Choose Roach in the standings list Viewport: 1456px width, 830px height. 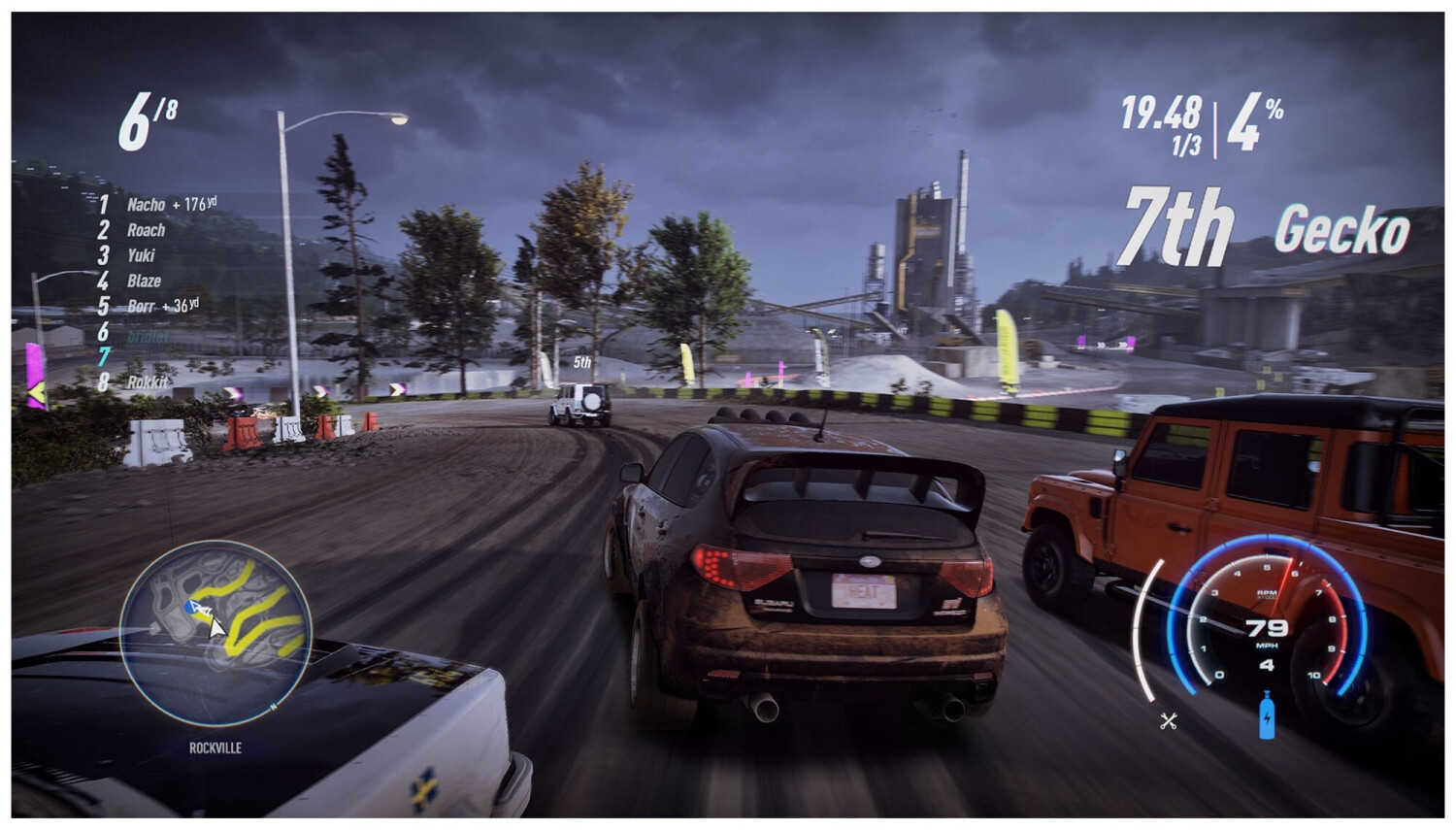click(x=147, y=230)
